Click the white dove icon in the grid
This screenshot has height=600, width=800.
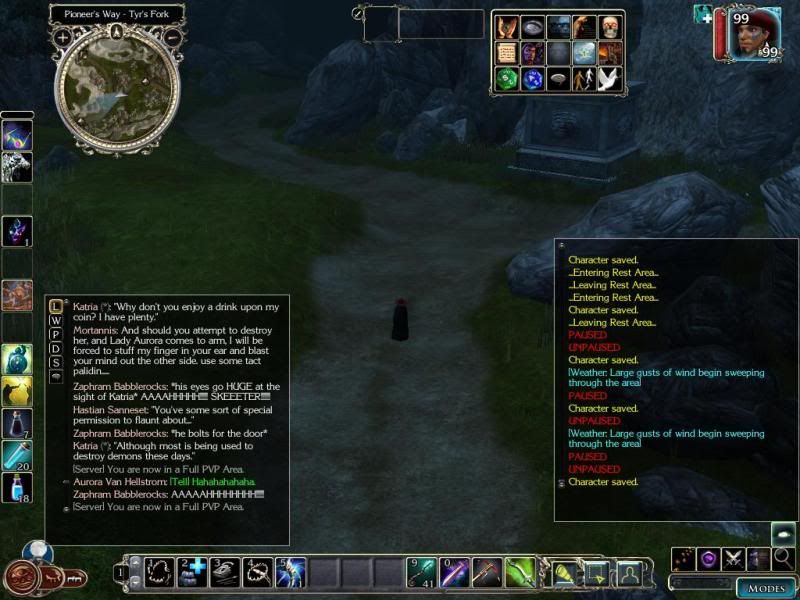tap(610, 79)
